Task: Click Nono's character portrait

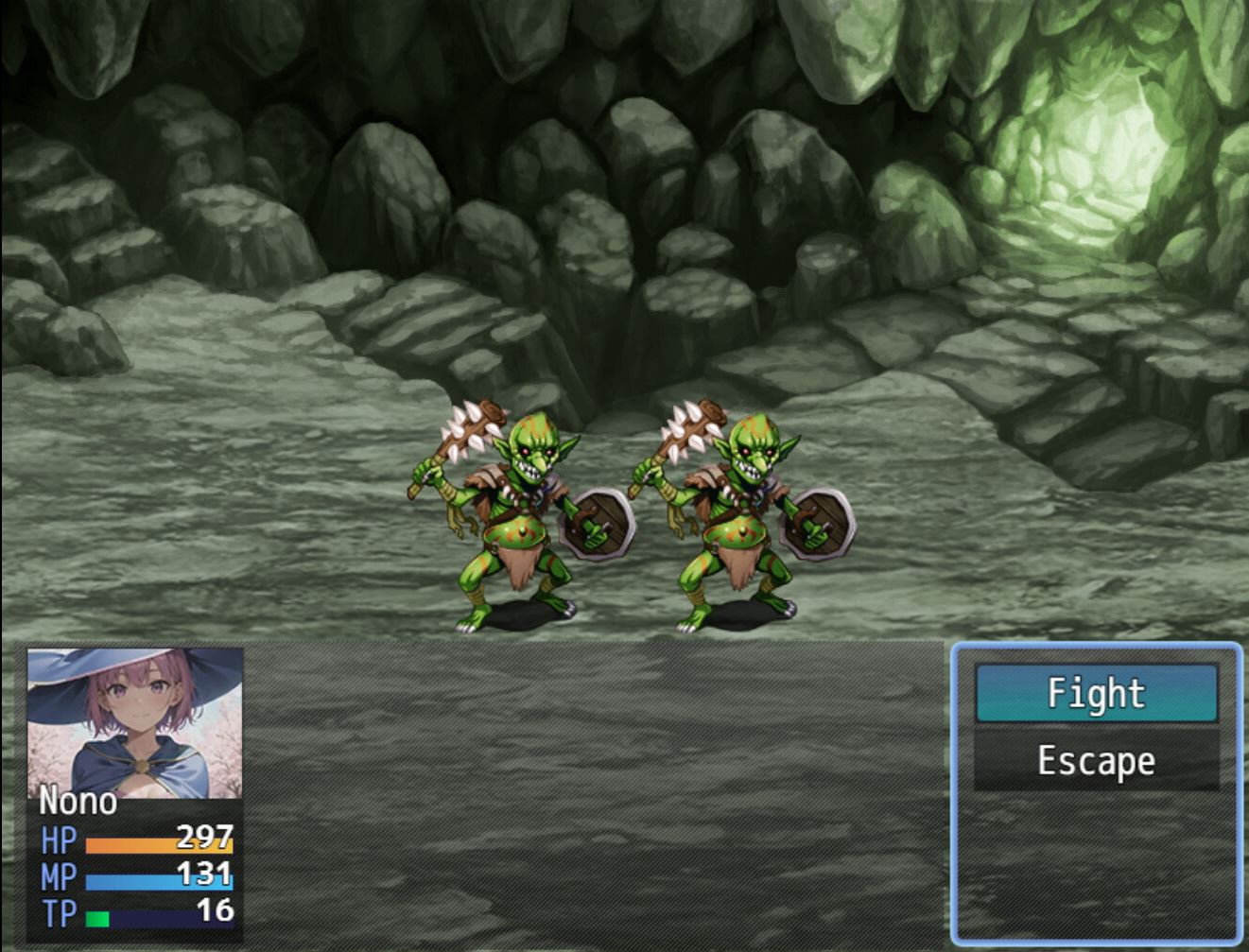Action: coord(134,721)
